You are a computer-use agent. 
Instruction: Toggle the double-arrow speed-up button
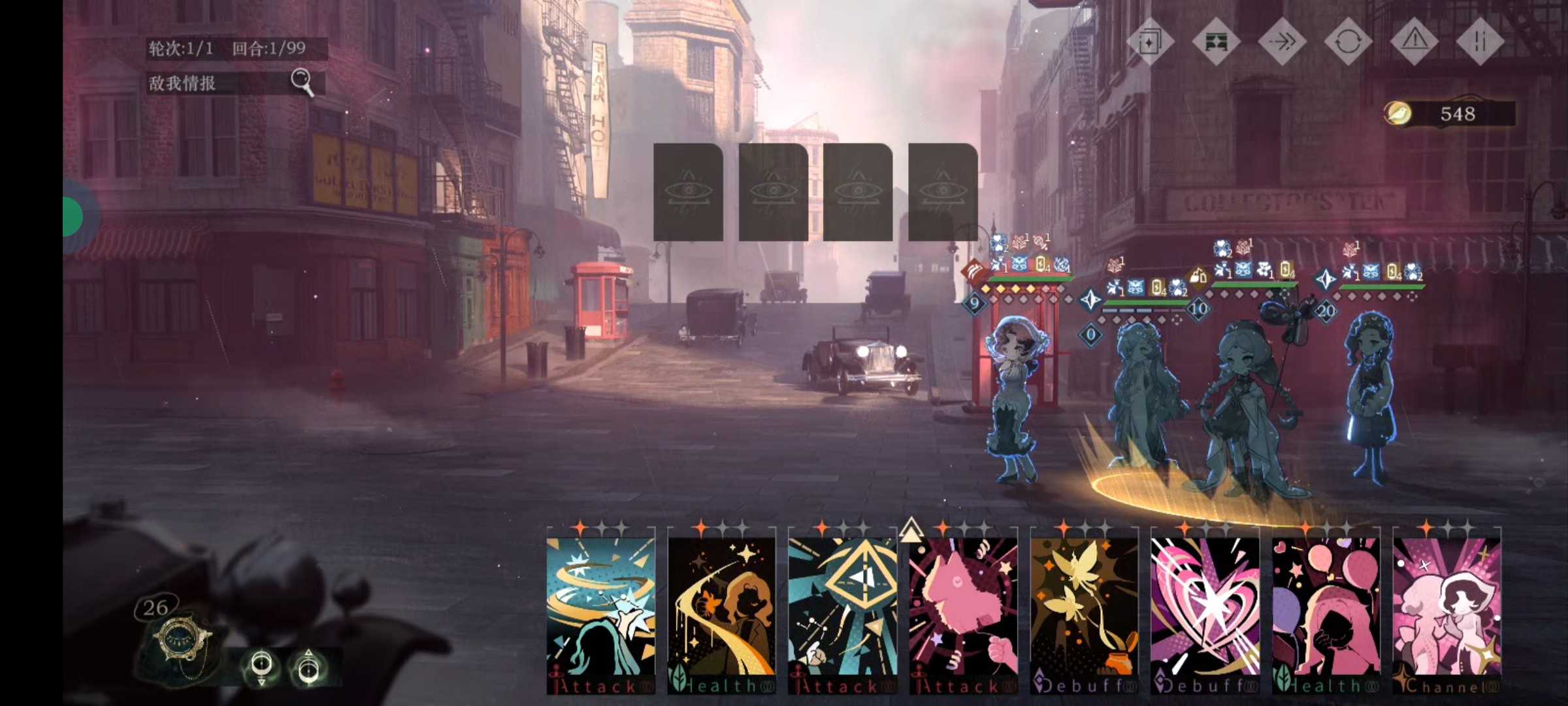point(1281,42)
